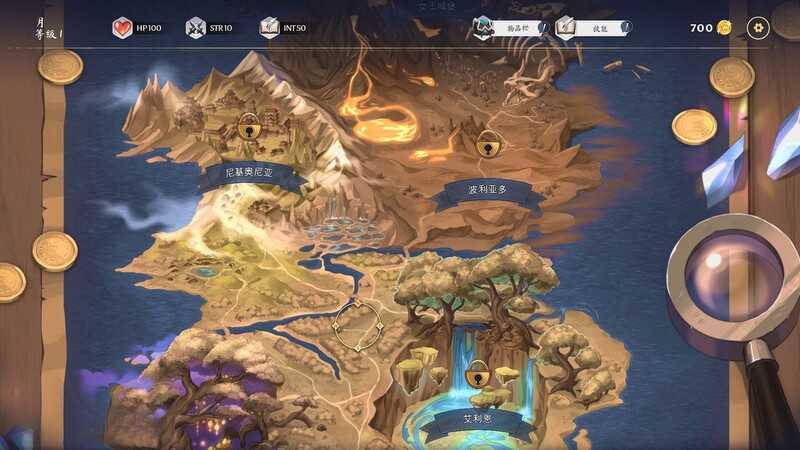800x450 pixels.
Task: Click the compass marker on the map
Action: [357, 325]
